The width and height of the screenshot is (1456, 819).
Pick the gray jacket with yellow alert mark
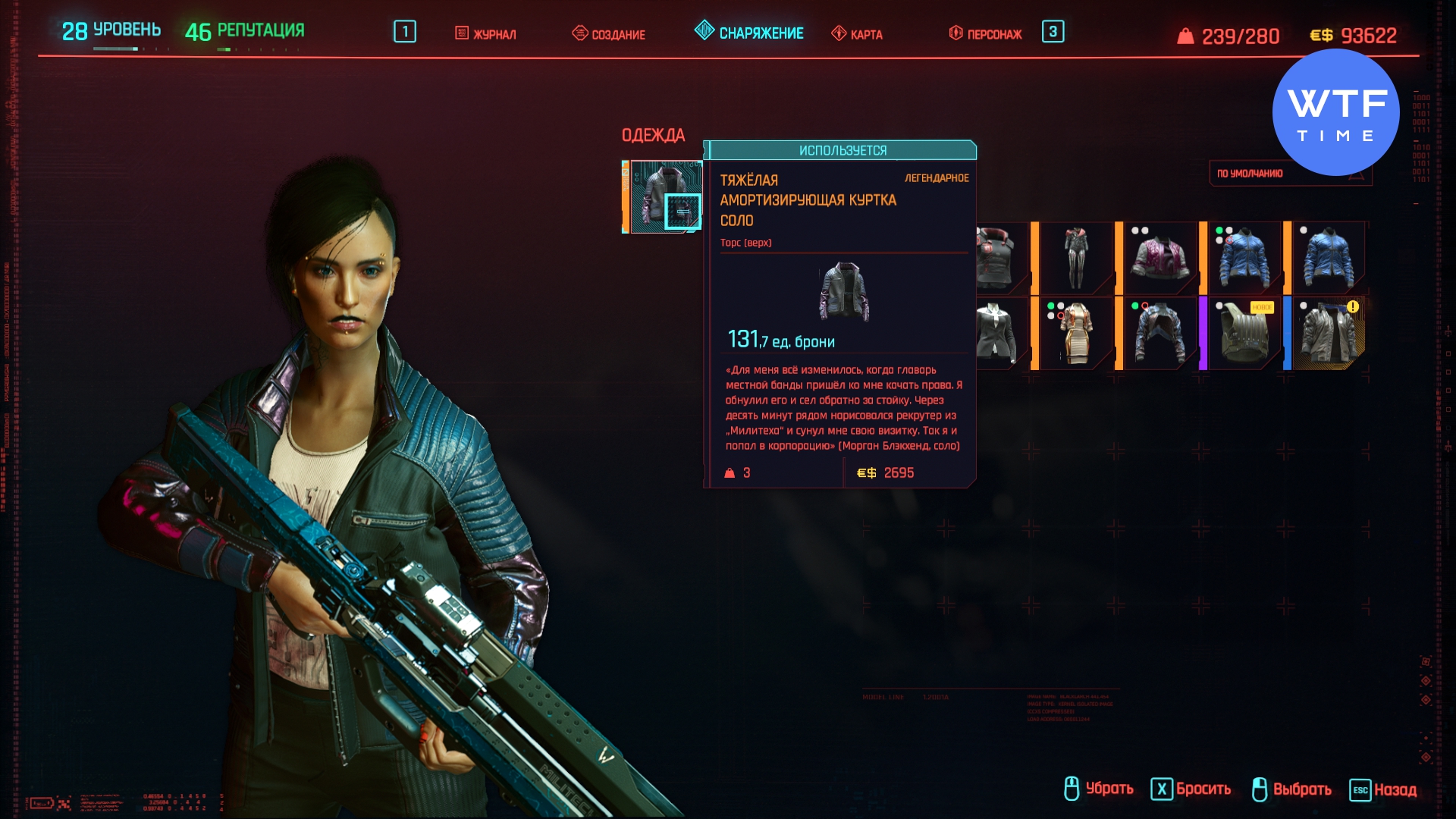(1329, 334)
